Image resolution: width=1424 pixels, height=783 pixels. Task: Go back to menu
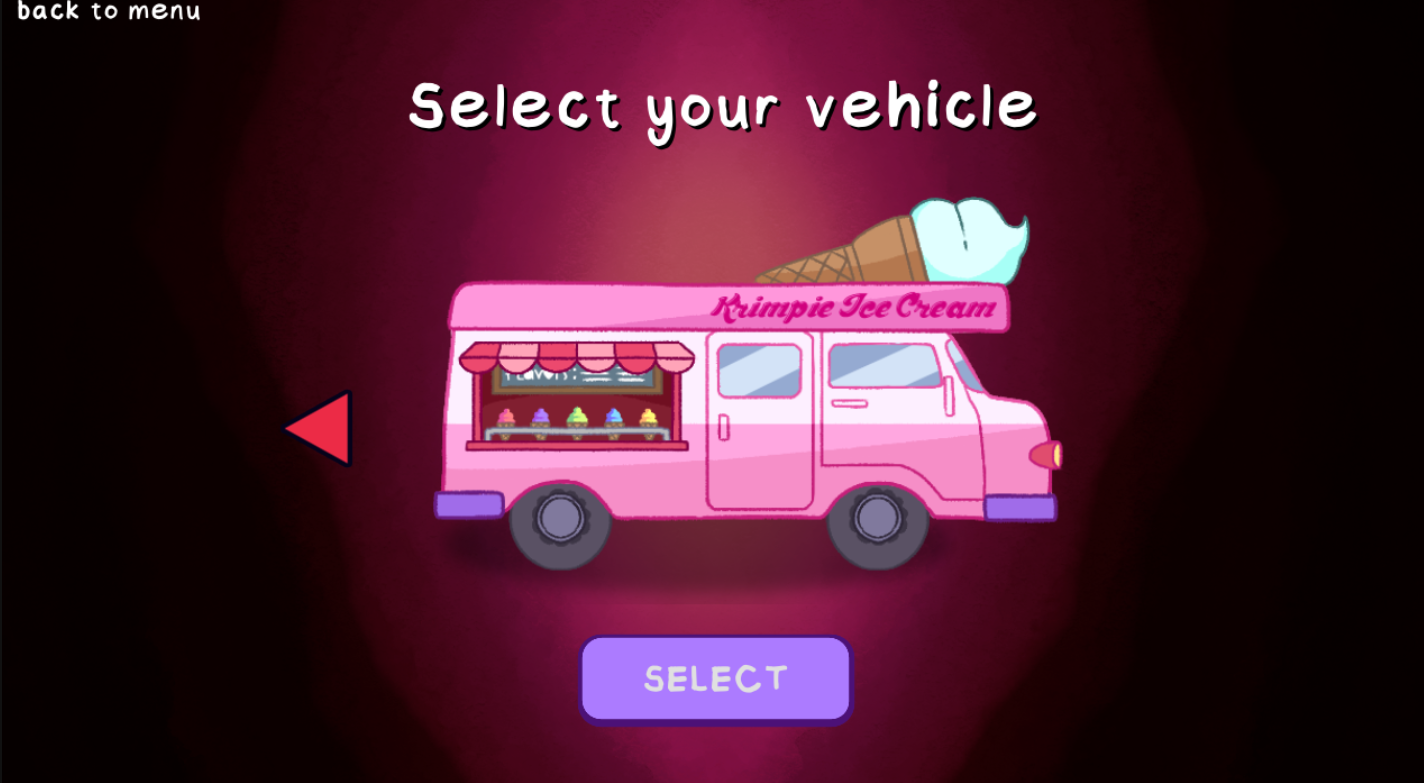click(108, 11)
